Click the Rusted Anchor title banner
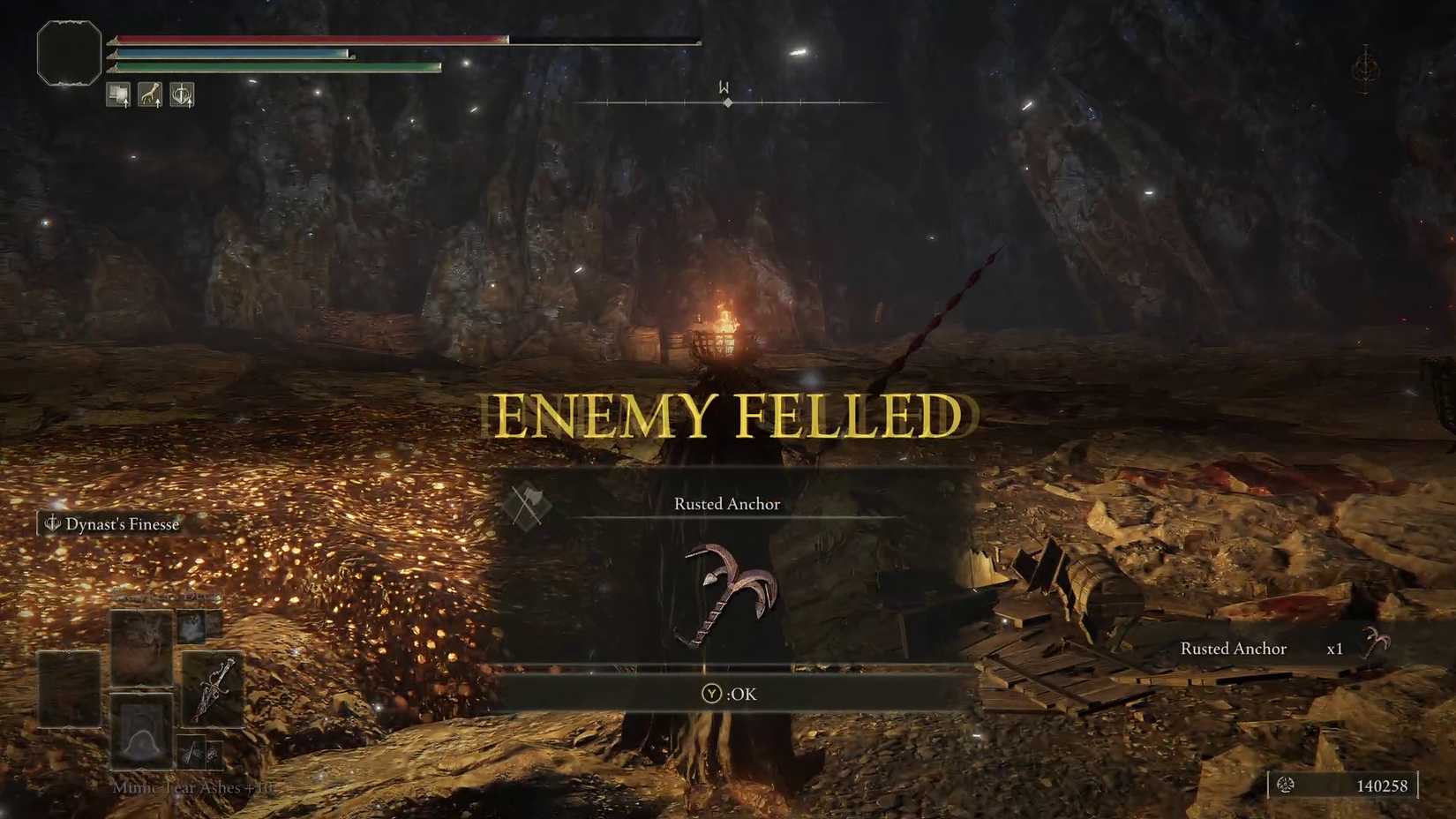The width and height of the screenshot is (1456, 819). (726, 503)
